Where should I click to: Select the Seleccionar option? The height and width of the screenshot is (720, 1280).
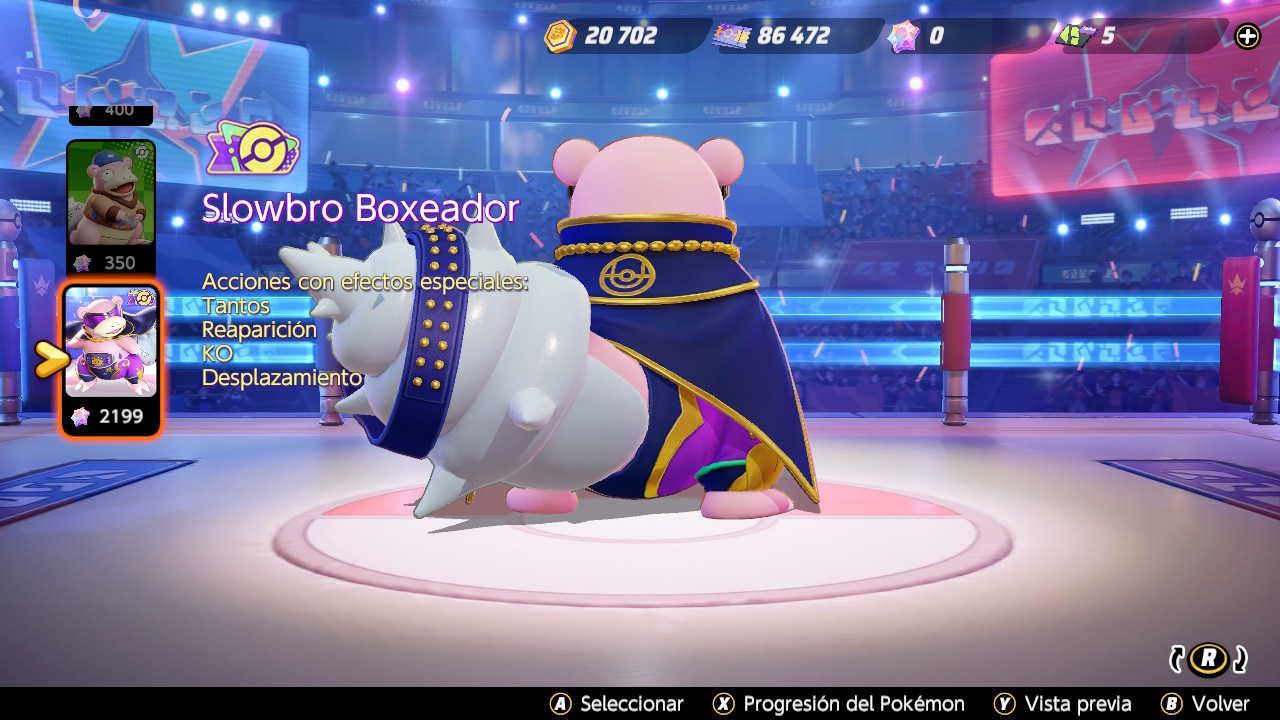tap(617, 704)
